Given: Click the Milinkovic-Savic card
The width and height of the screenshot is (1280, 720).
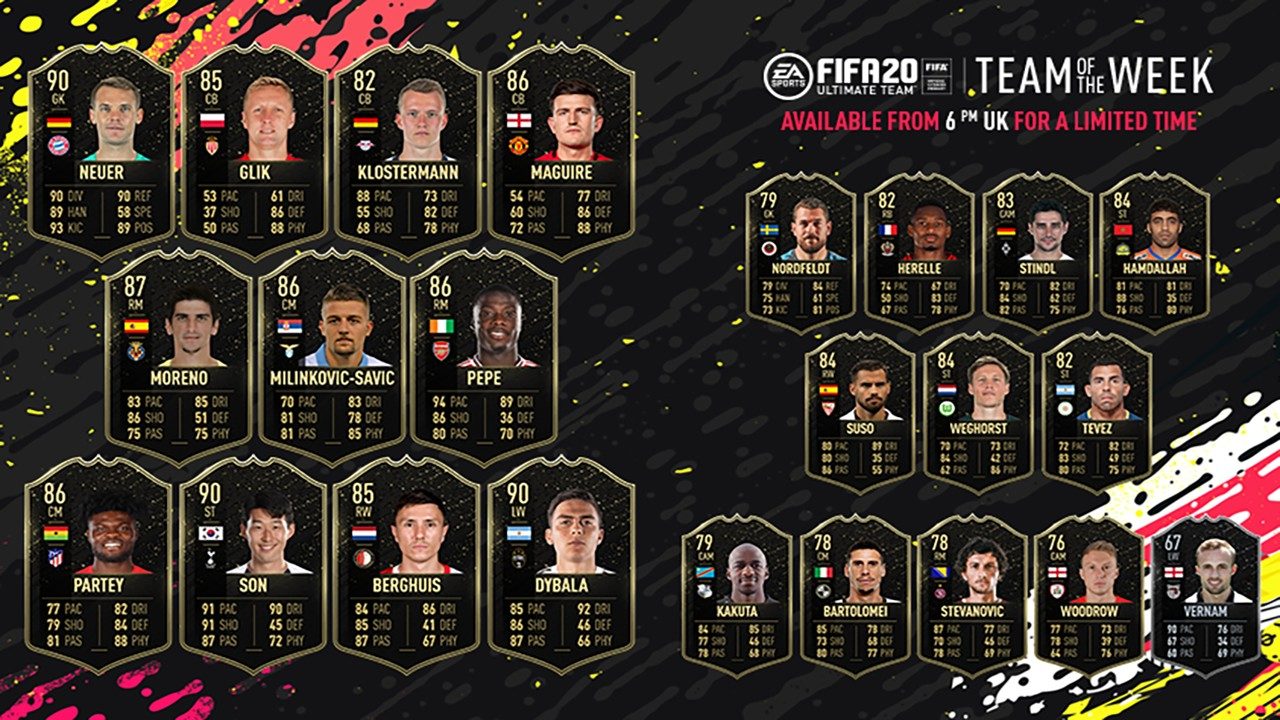Looking at the screenshot, I should (331, 357).
